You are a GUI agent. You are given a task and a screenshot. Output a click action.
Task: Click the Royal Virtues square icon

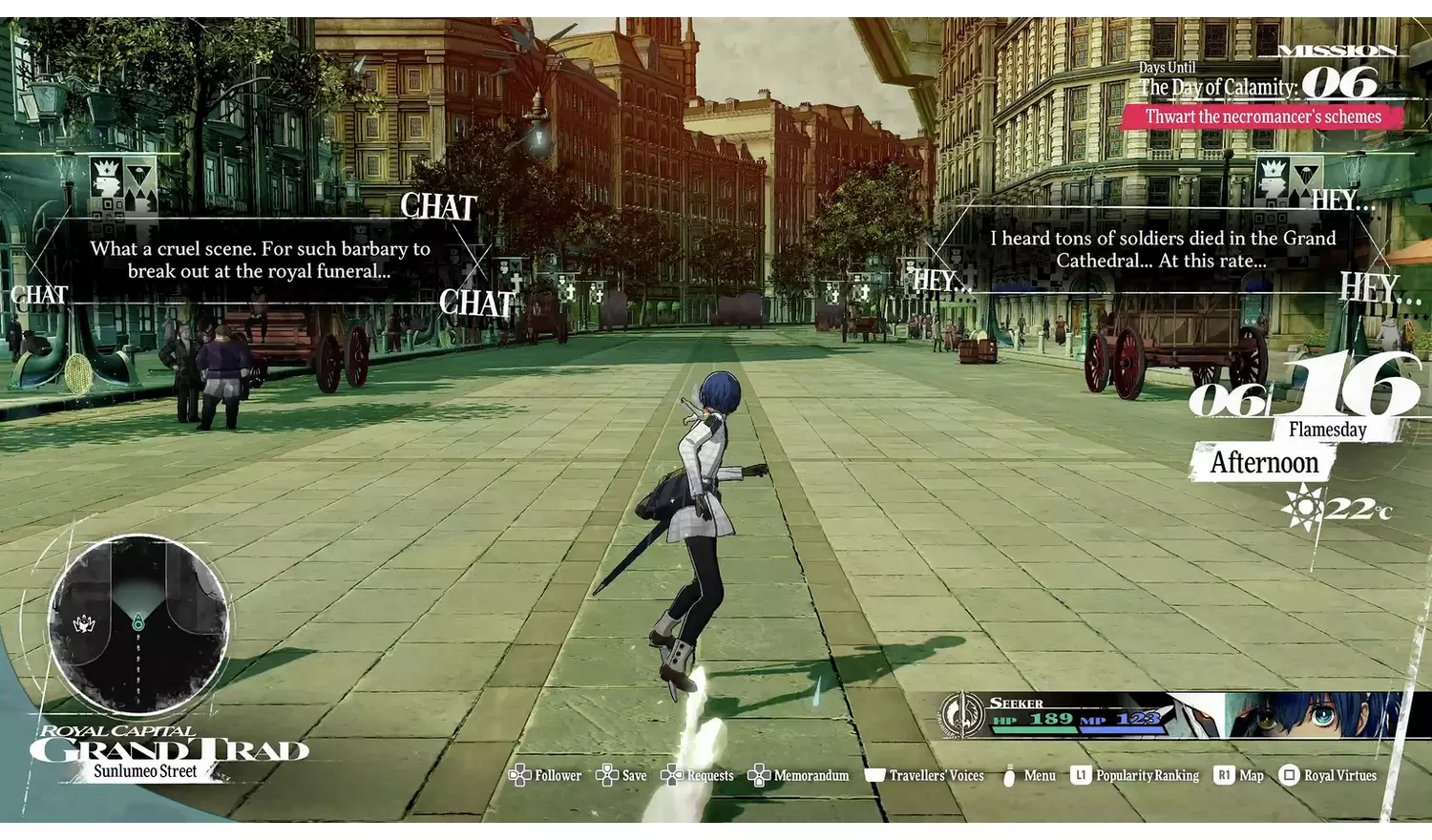1291,775
